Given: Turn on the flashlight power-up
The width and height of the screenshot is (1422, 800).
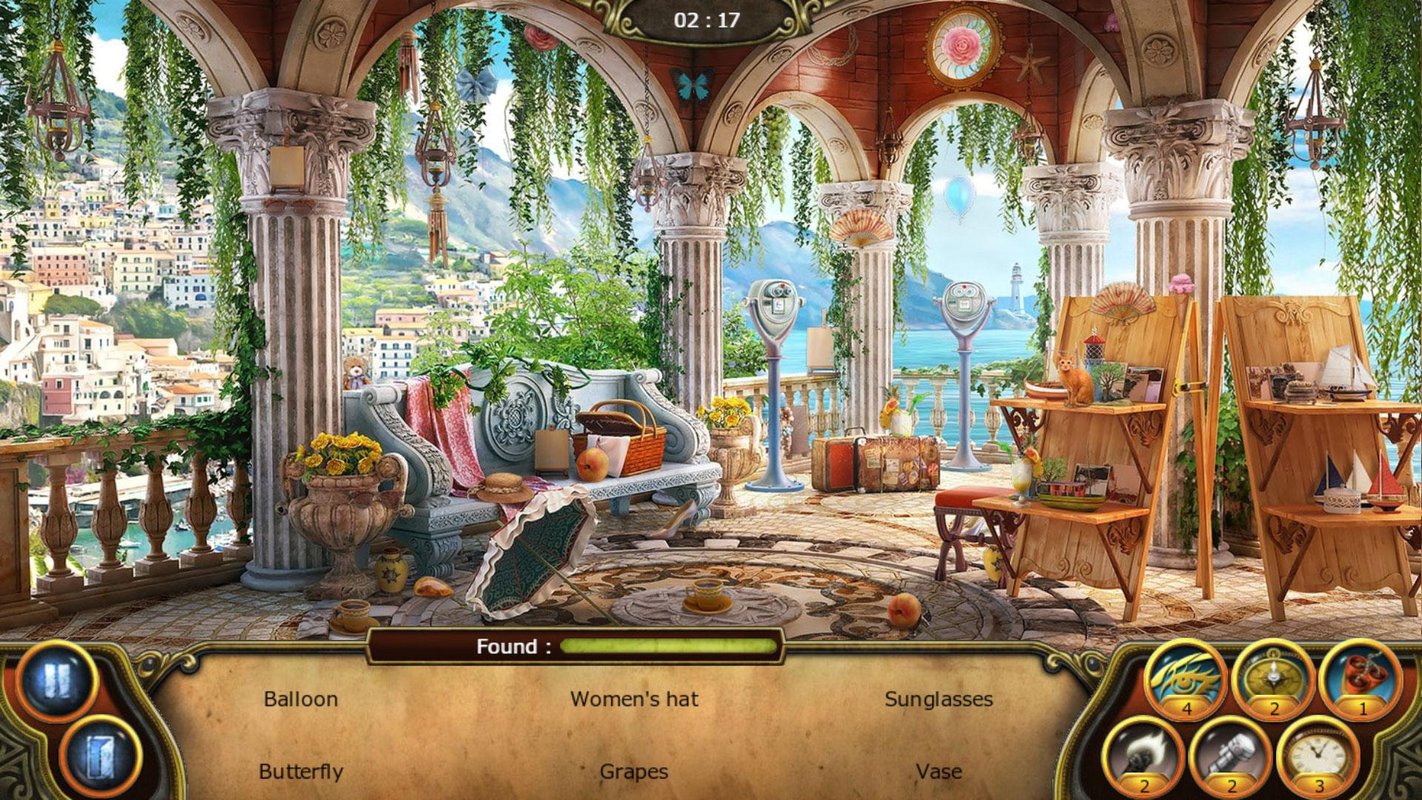Looking at the screenshot, I should 1230,755.
